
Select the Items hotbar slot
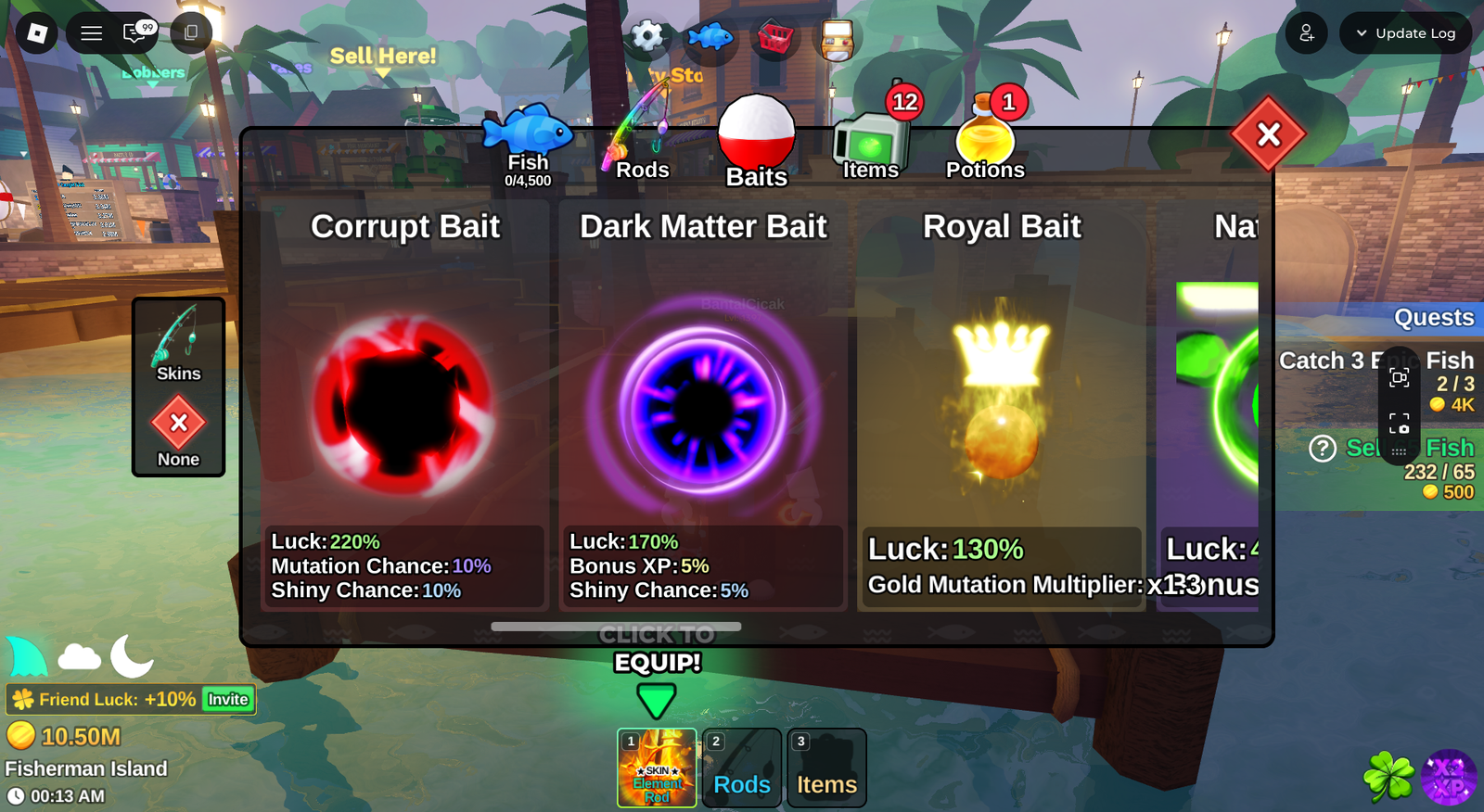pos(826,768)
